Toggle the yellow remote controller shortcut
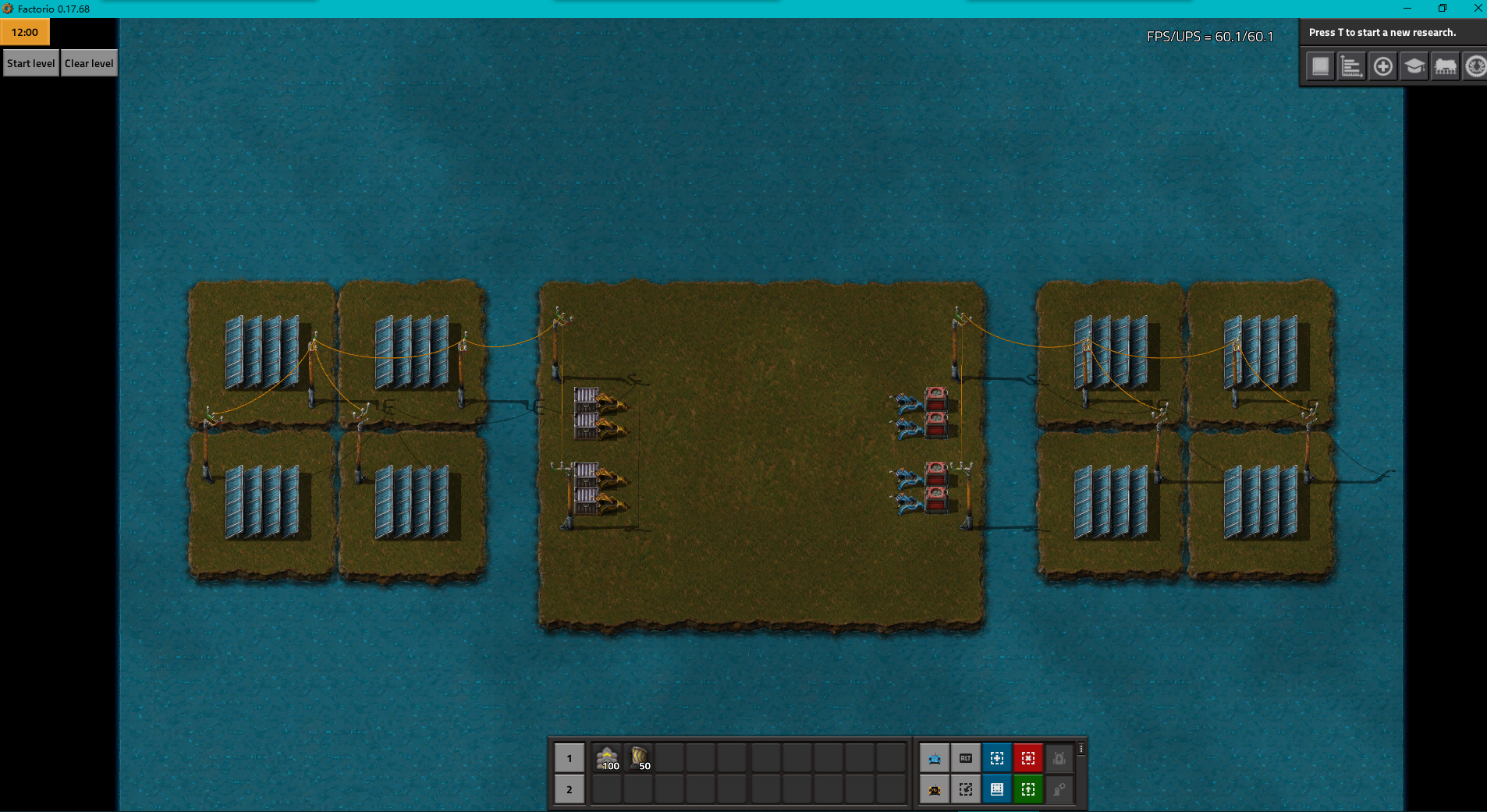 point(935,789)
